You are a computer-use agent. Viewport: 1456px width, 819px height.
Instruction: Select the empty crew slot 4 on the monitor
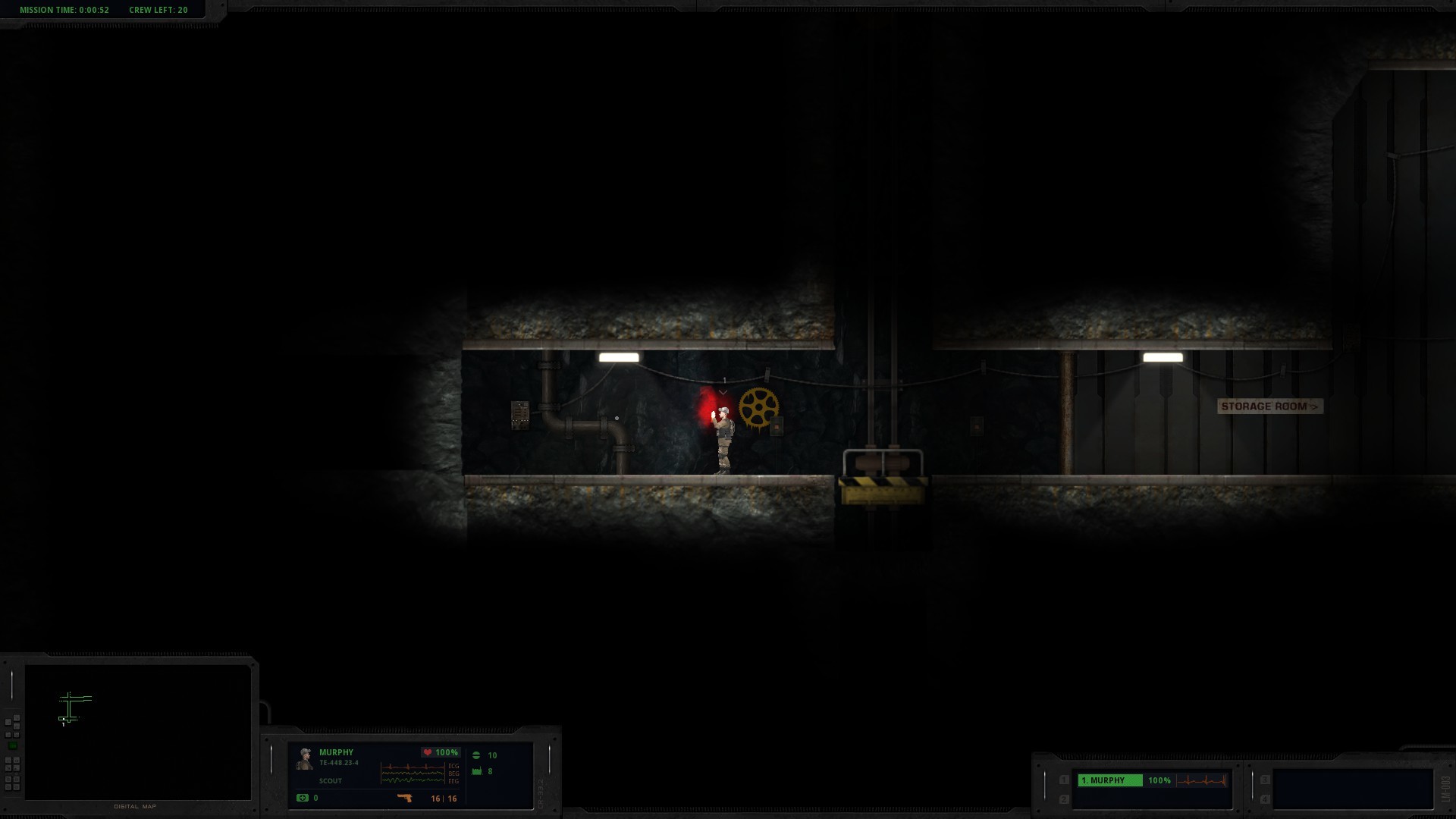point(1264,799)
